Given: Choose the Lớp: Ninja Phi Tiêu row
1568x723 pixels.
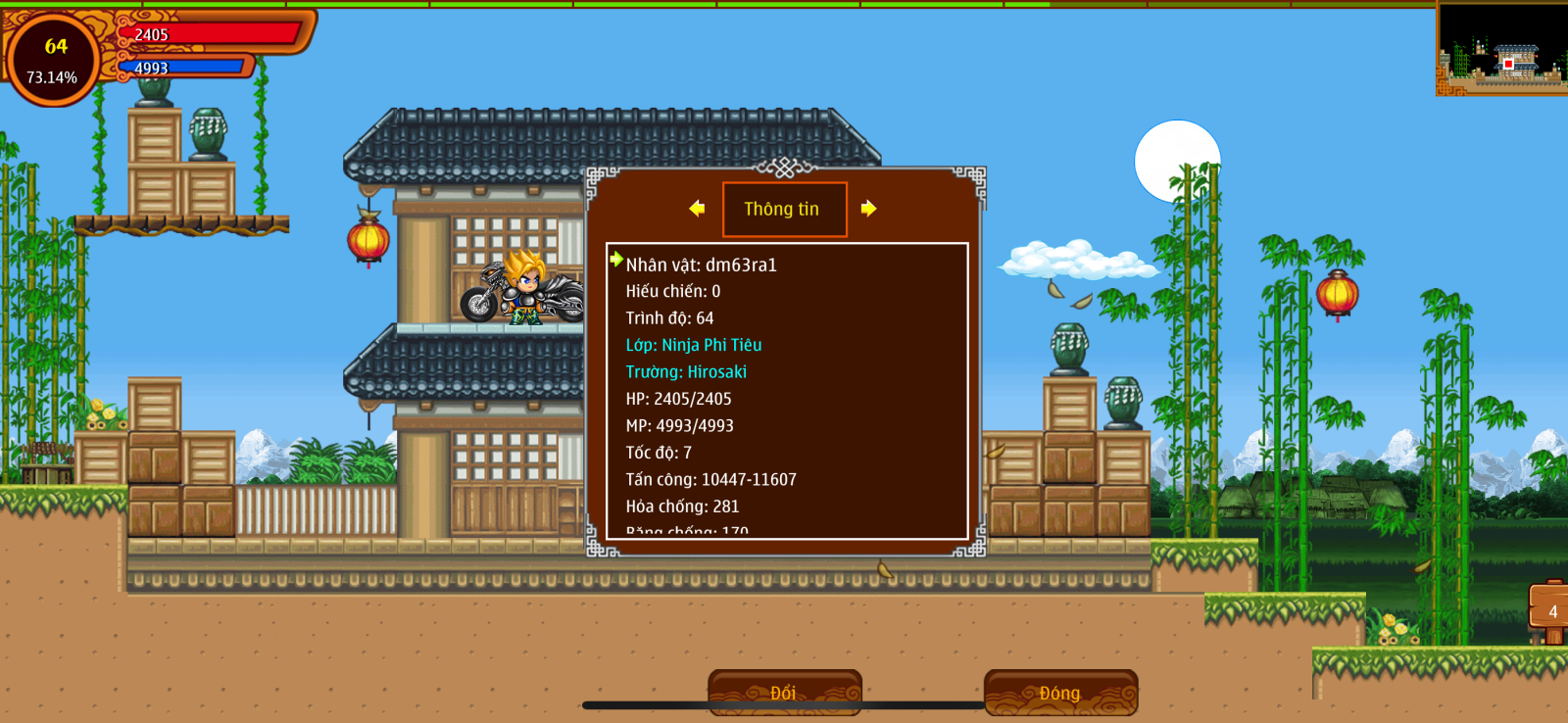Looking at the screenshot, I should (693, 345).
